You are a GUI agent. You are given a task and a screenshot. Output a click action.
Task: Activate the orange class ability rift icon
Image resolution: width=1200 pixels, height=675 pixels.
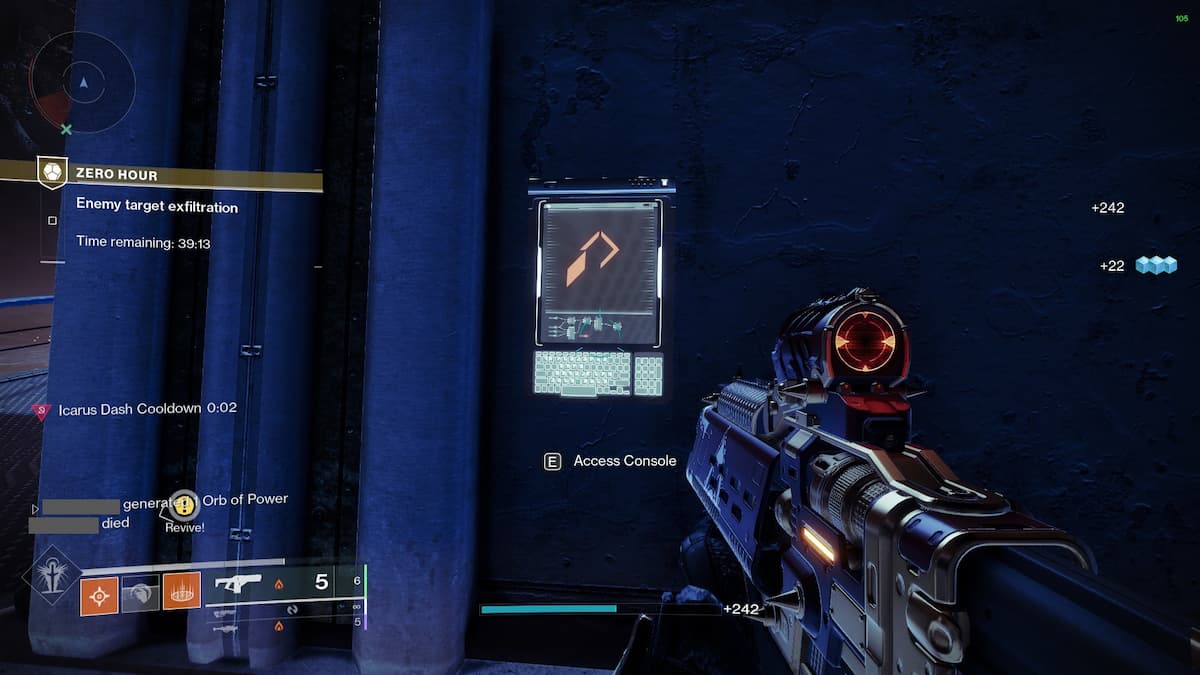point(181,591)
